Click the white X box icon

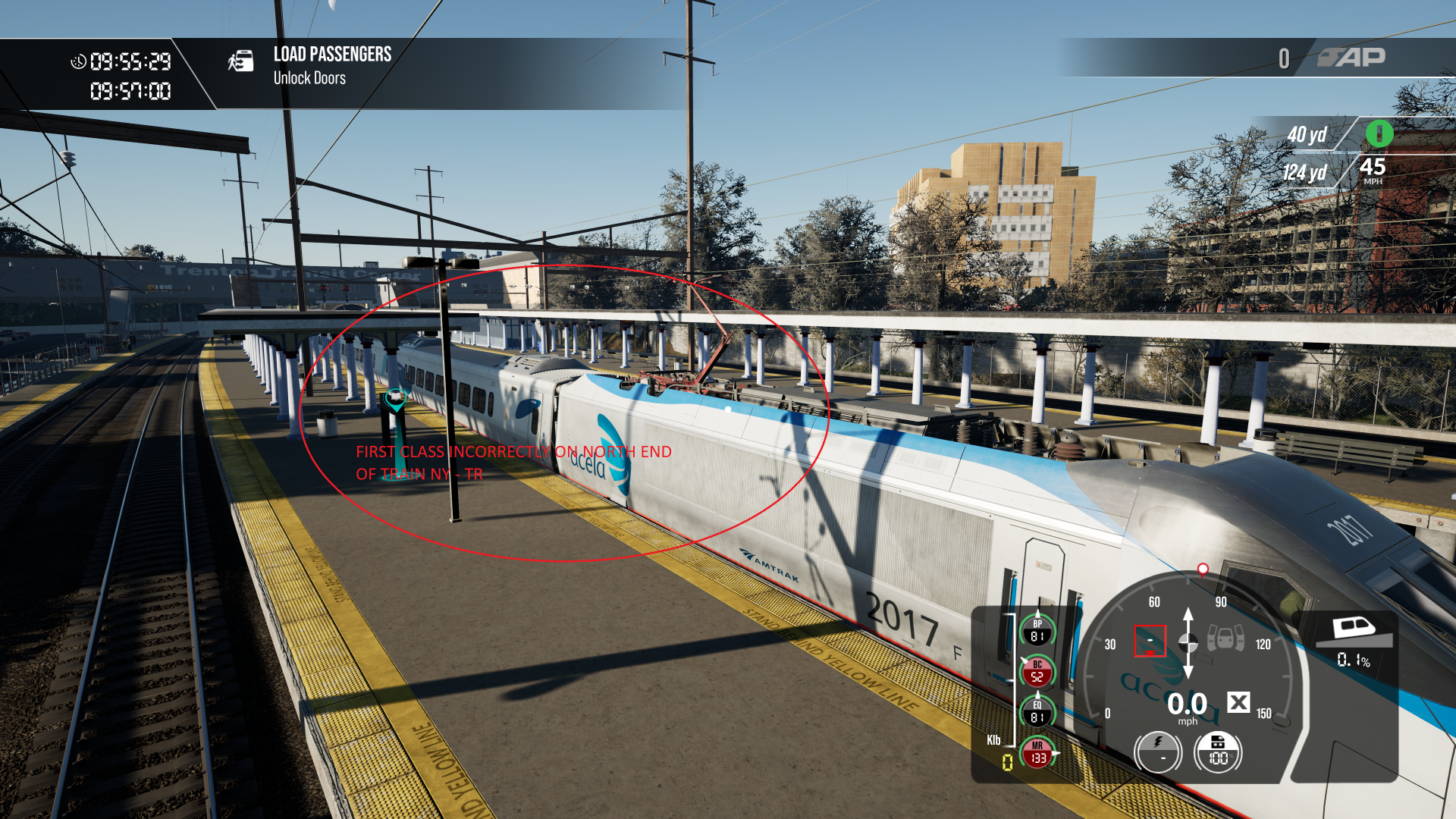(1238, 702)
